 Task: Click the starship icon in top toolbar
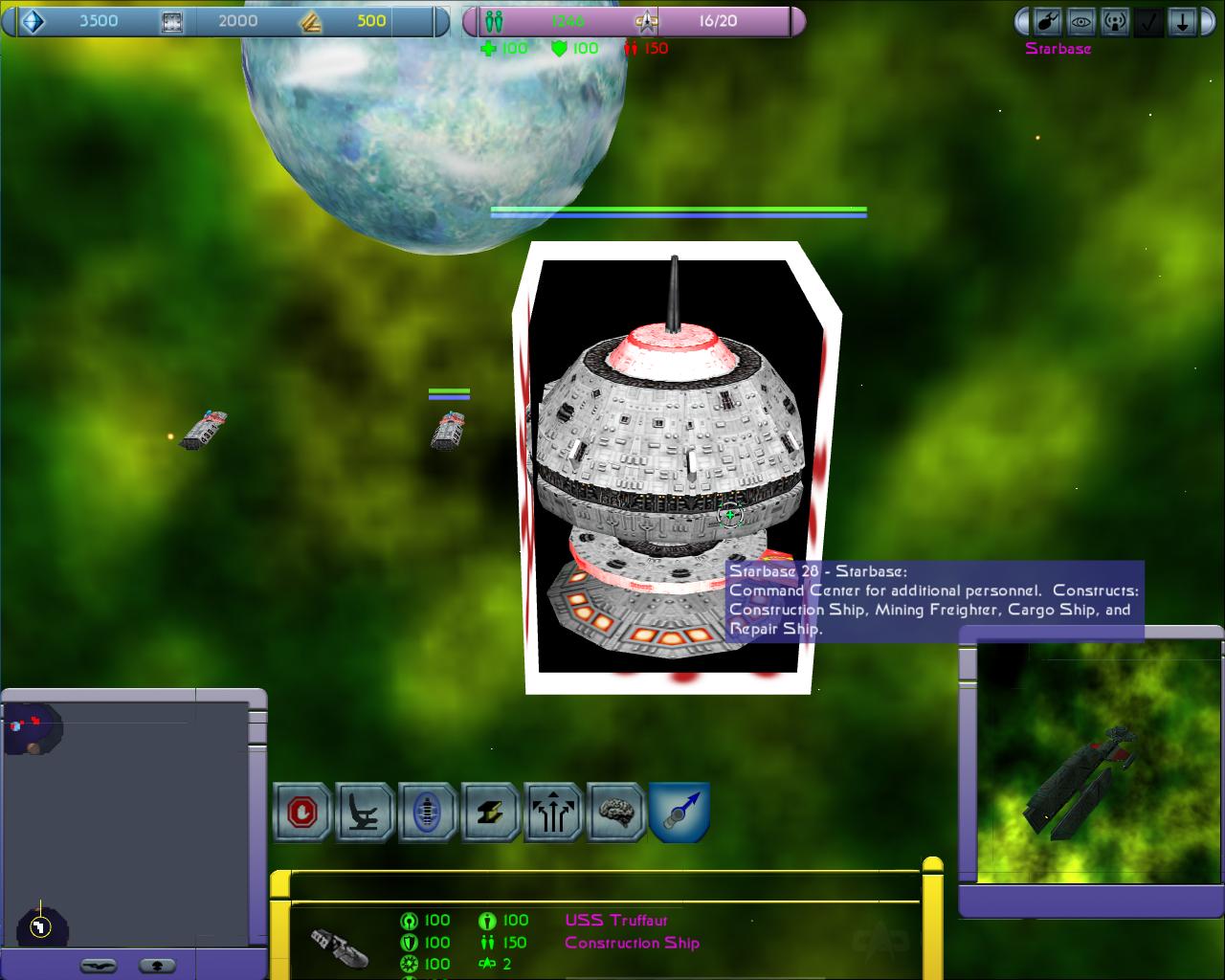coord(1049,21)
